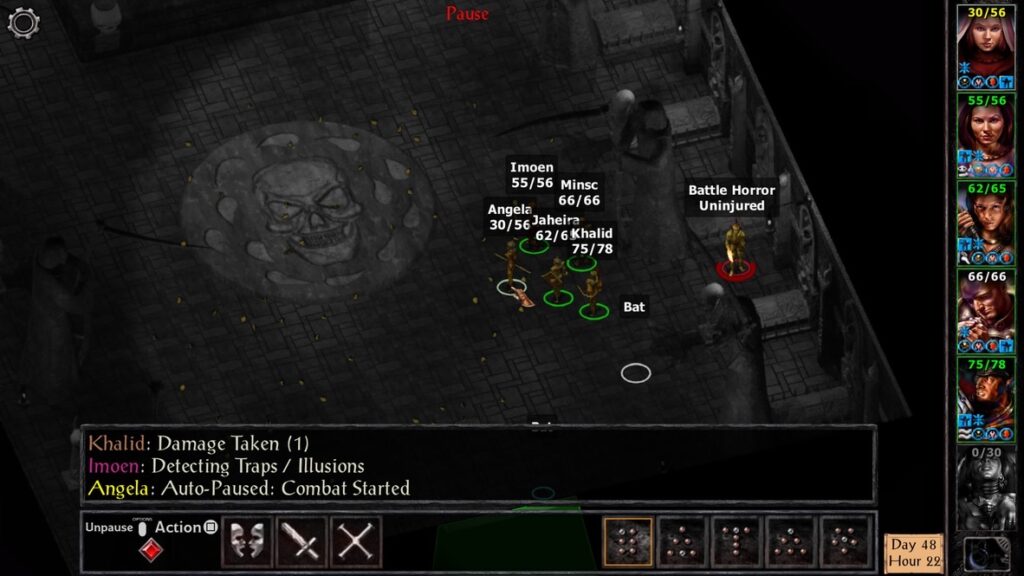This screenshot has width=1024, height=576.
Task: Open the options menu via the gear icon
Action: (x=23, y=22)
